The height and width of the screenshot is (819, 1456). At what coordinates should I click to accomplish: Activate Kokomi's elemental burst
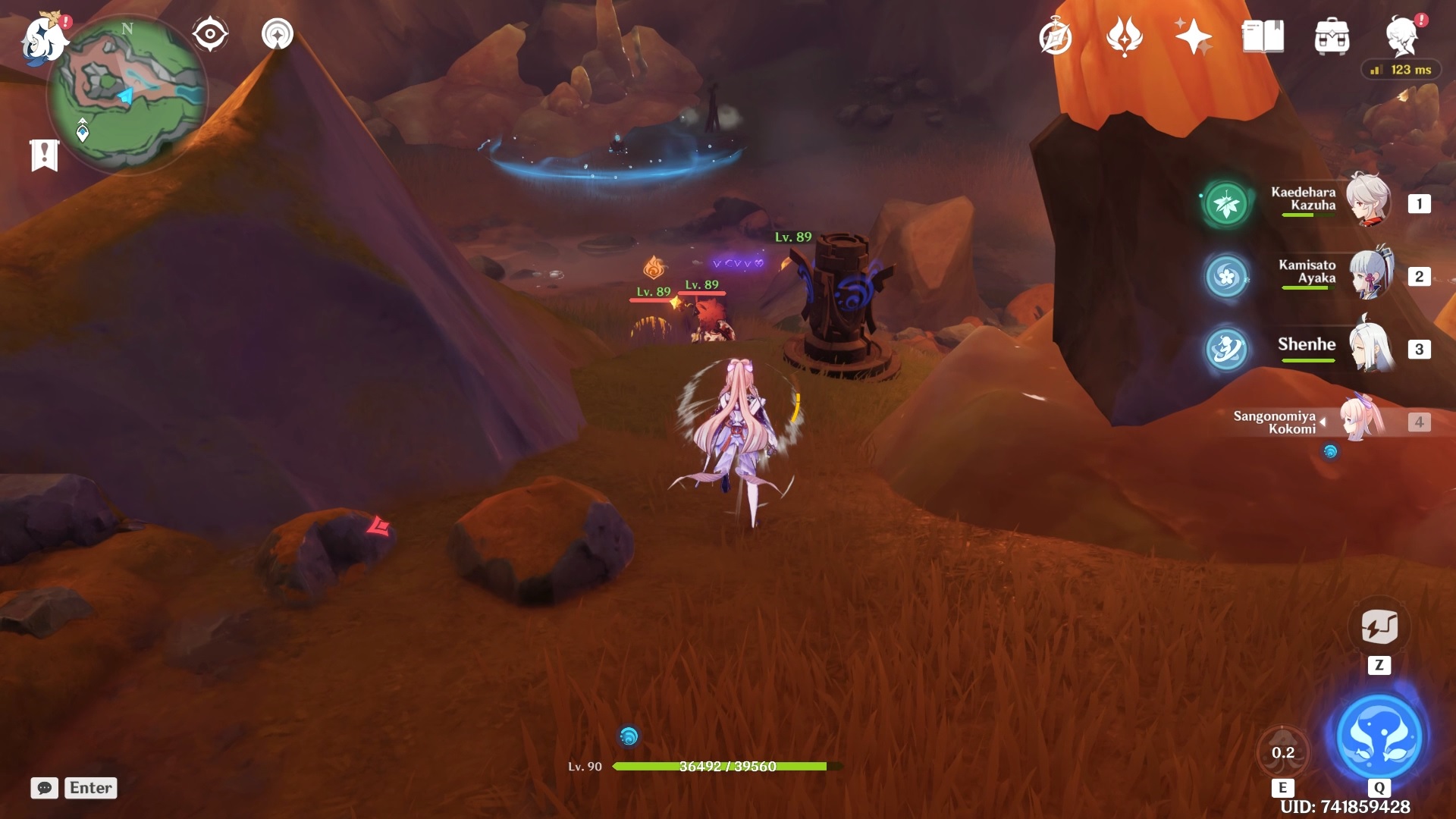(x=1379, y=736)
